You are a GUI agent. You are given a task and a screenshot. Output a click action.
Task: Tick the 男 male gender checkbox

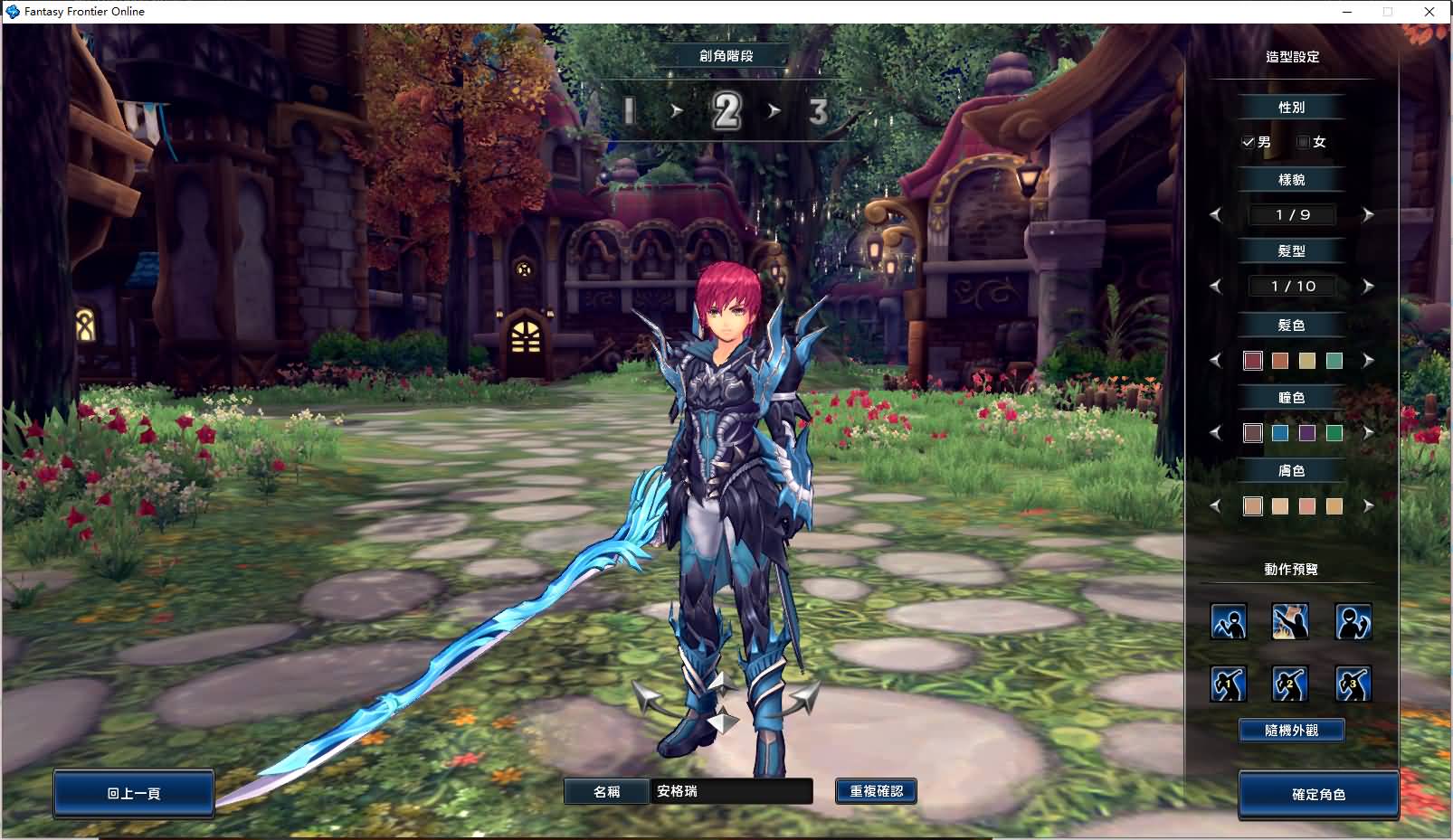(x=1249, y=142)
